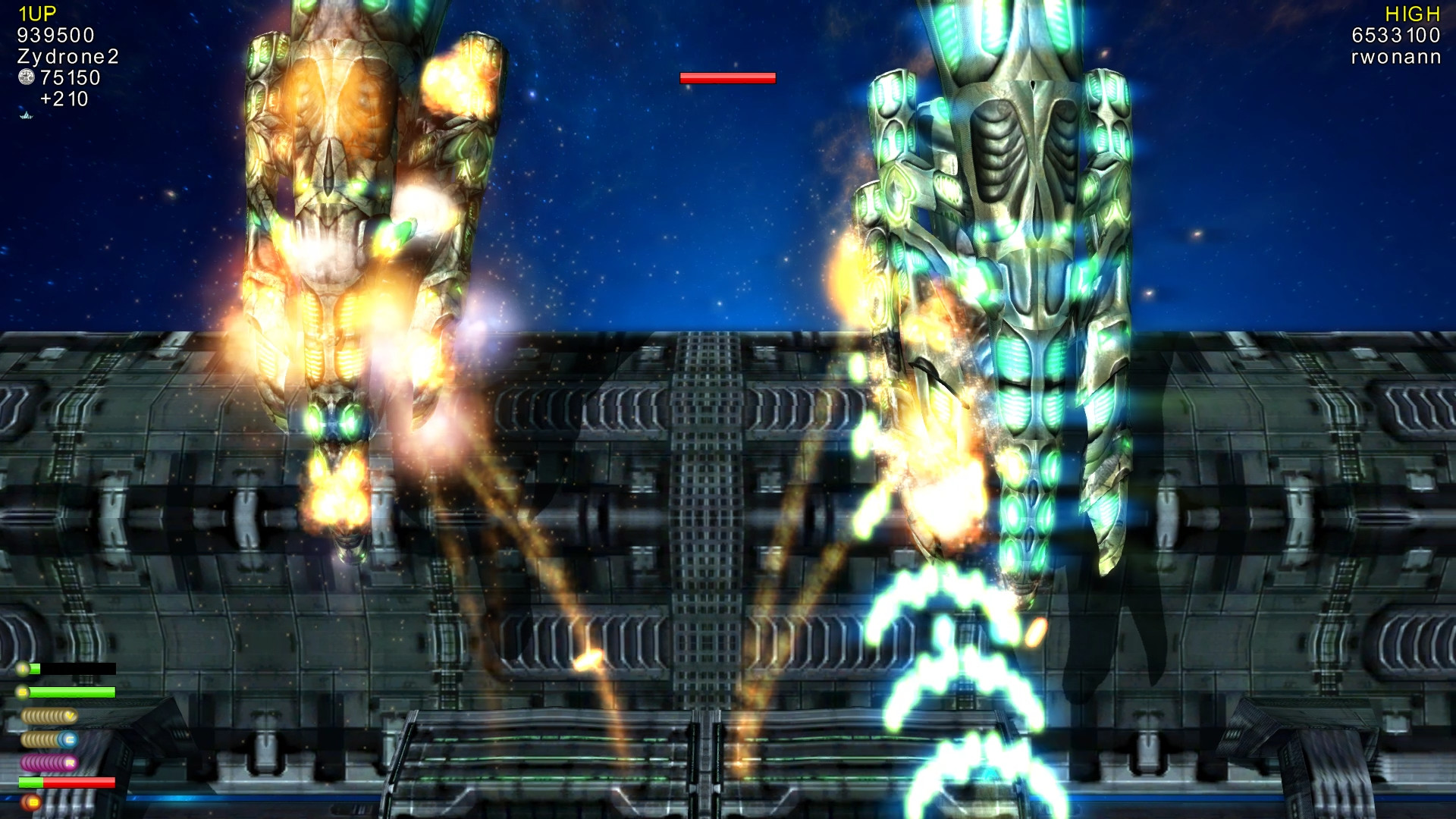Click the "I" status orb icon
This screenshot has width=1456, height=819.
click(x=23, y=667)
